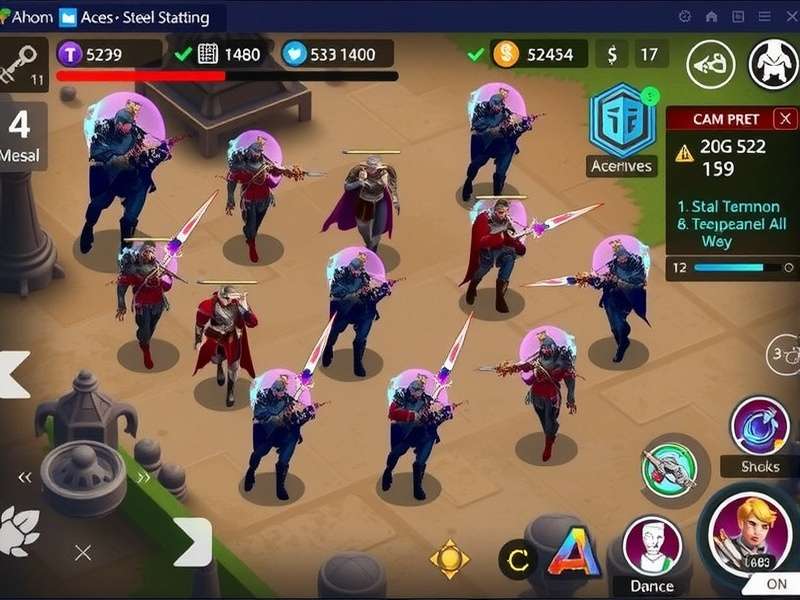Tap the colorful letter A button
This screenshot has width=800, height=600.
574,555
